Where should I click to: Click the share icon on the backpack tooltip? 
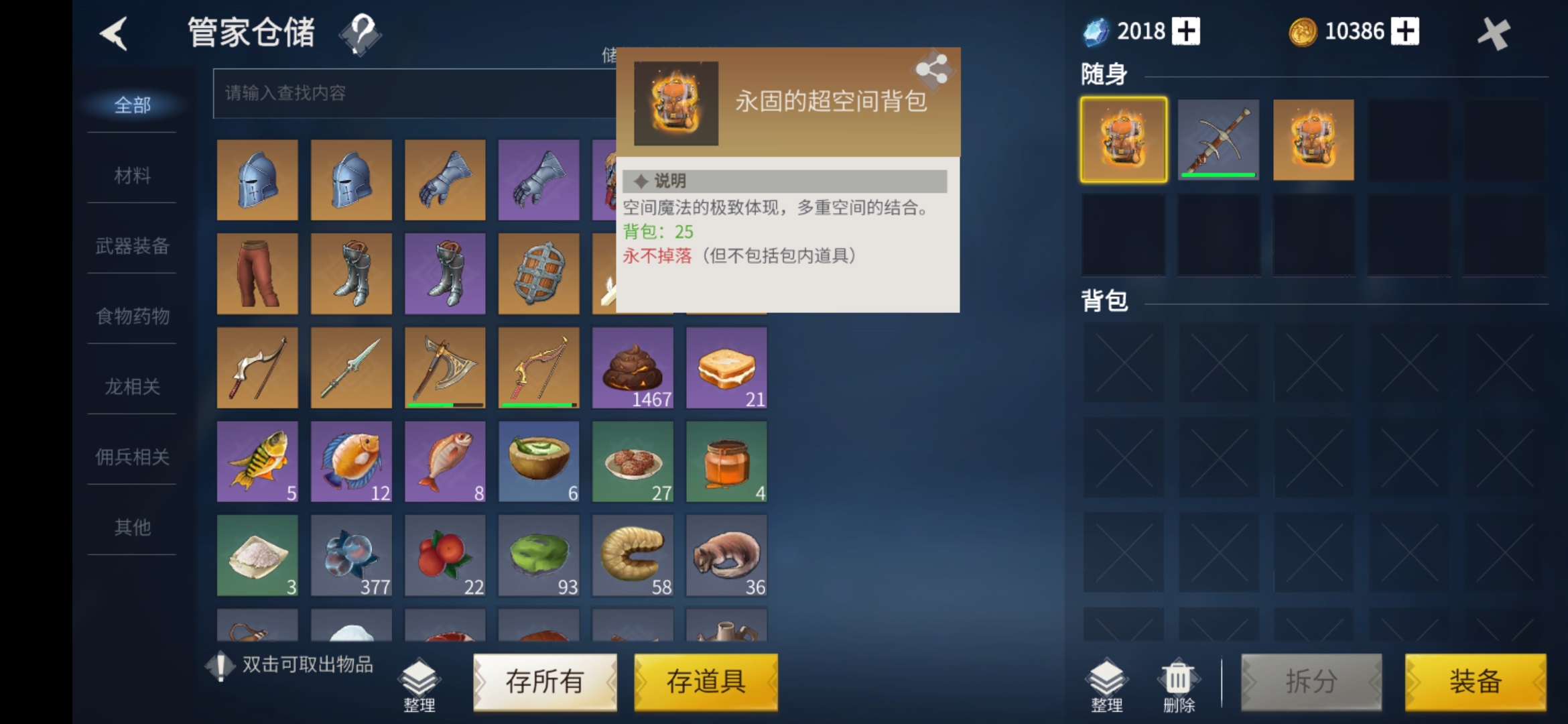[x=932, y=68]
